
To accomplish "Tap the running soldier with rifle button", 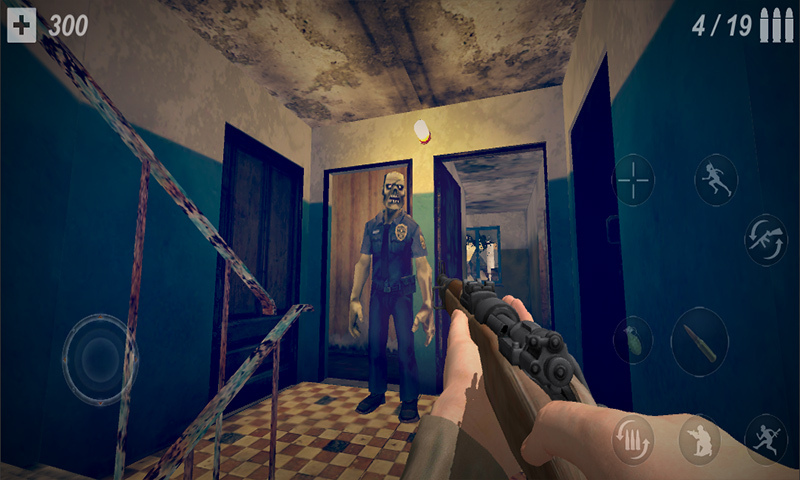I will coord(765,438).
